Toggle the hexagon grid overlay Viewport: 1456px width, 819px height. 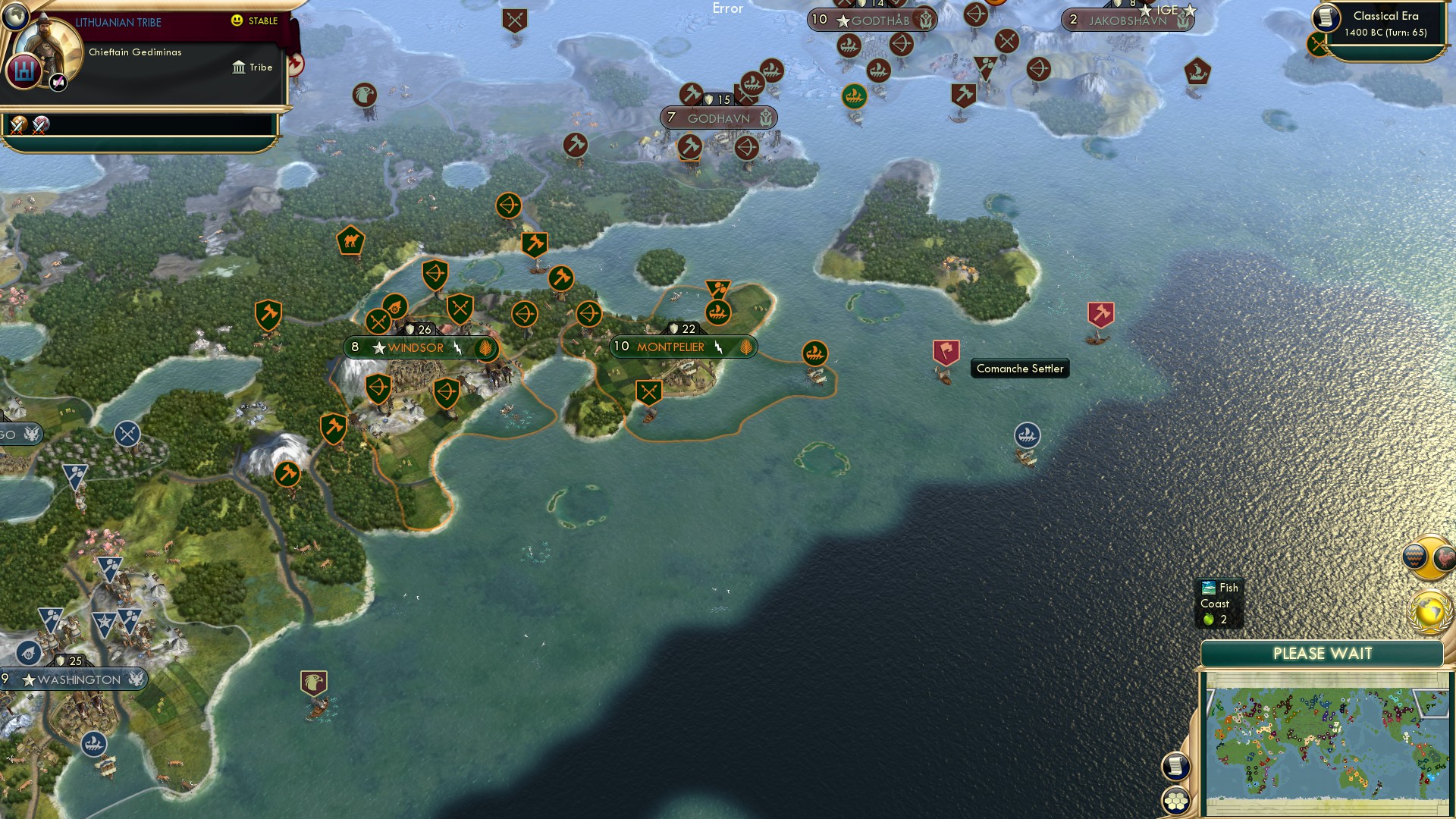pyautogui.click(x=1177, y=800)
